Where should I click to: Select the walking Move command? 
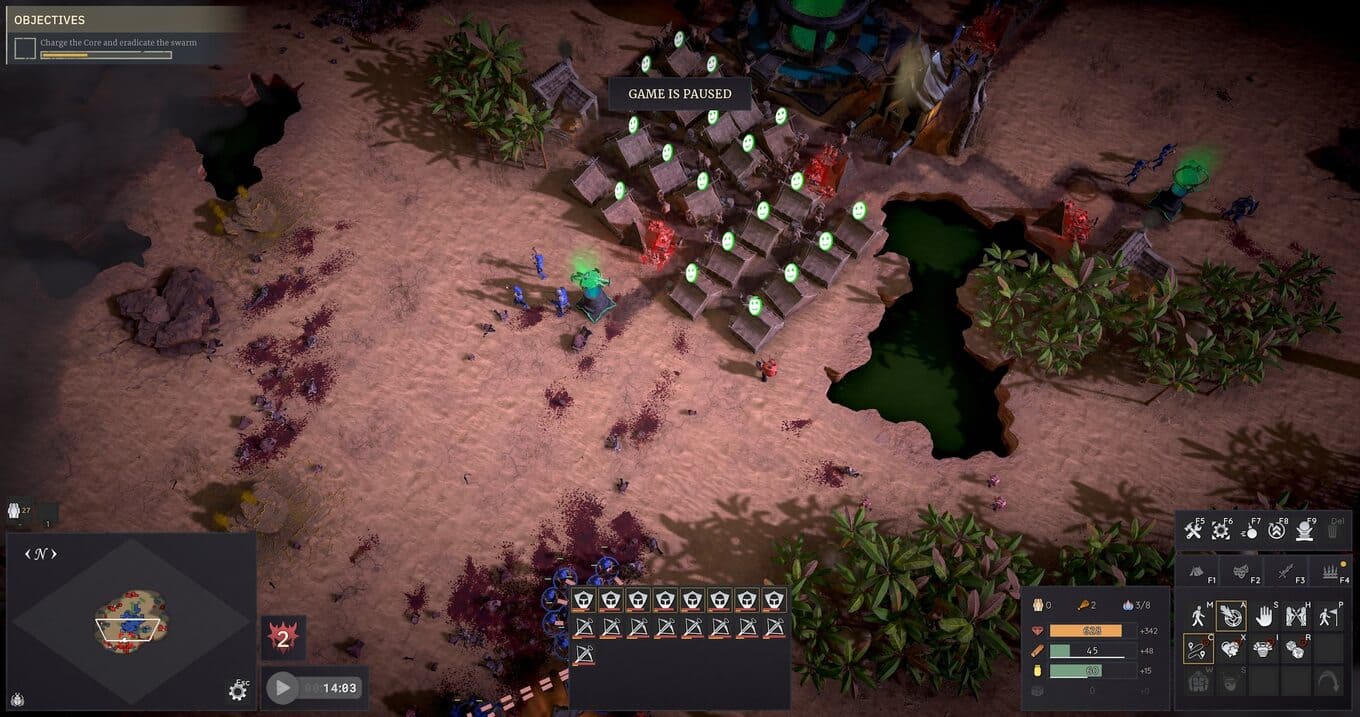click(x=1198, y=615)
